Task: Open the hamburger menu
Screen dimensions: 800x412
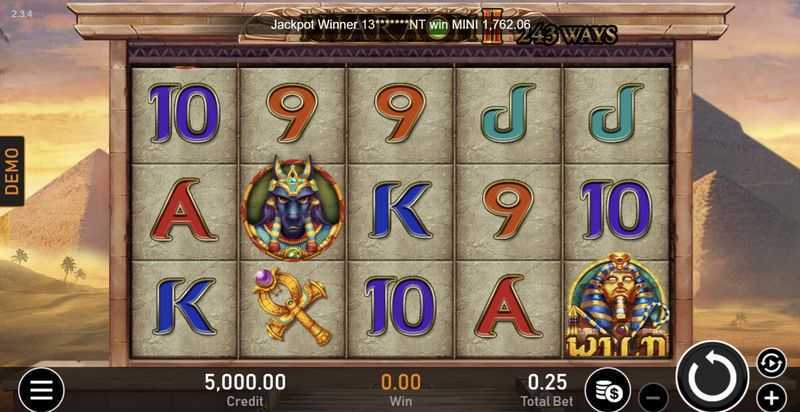Action: (40, 390)
